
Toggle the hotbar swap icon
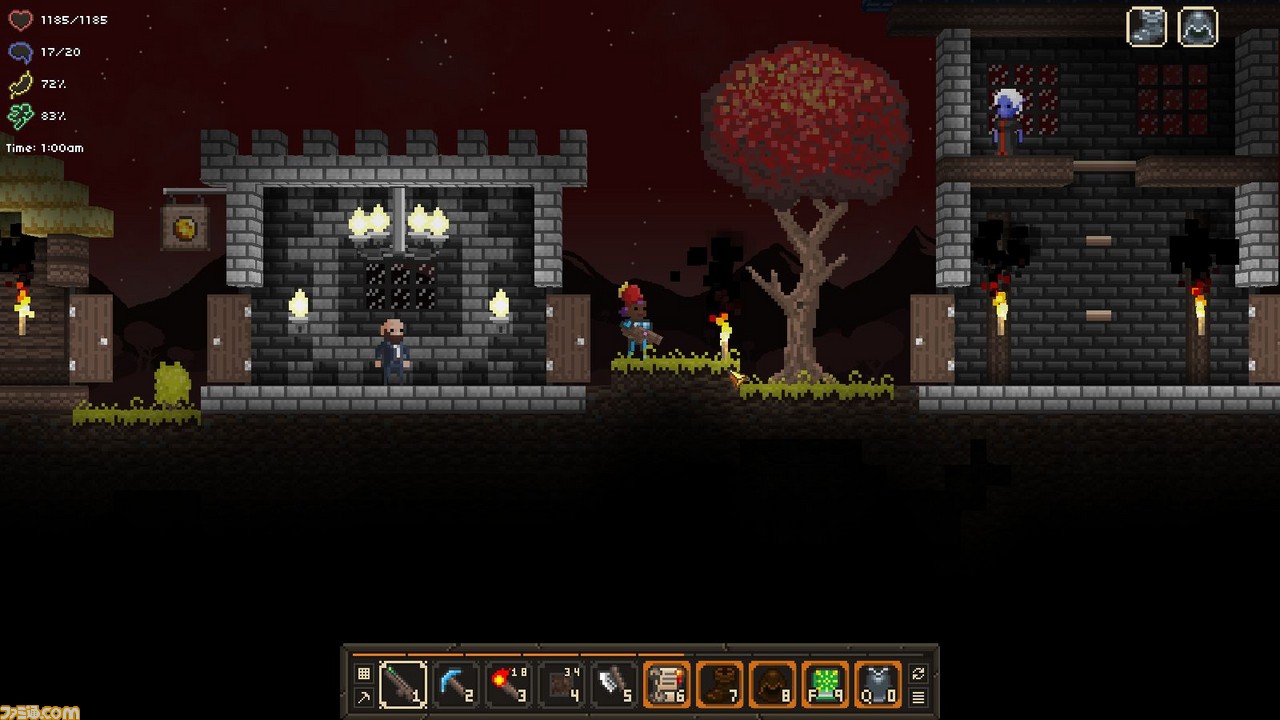tap(919, 673)
